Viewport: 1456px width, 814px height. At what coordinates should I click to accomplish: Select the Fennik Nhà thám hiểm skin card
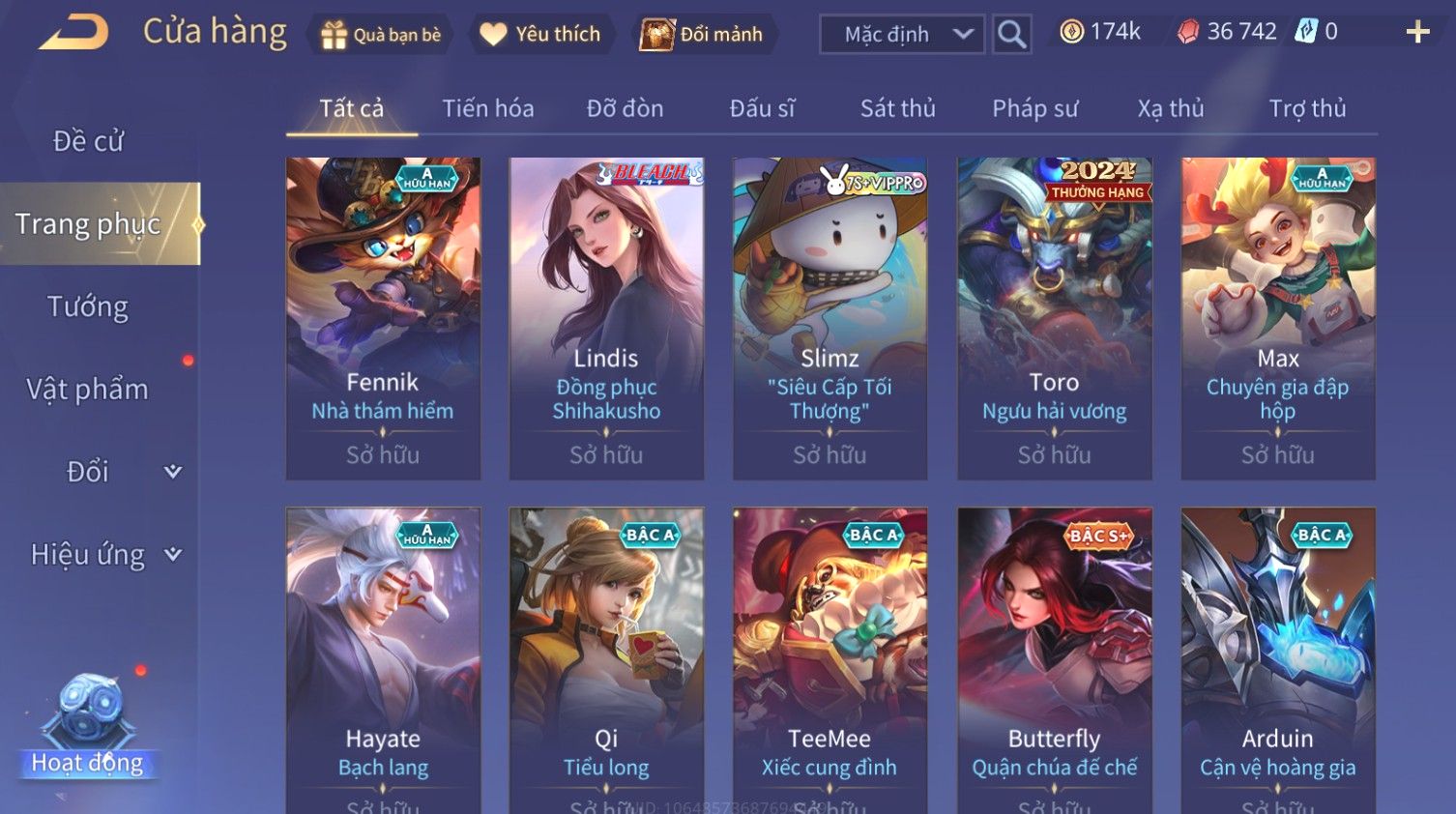point(383,318)
